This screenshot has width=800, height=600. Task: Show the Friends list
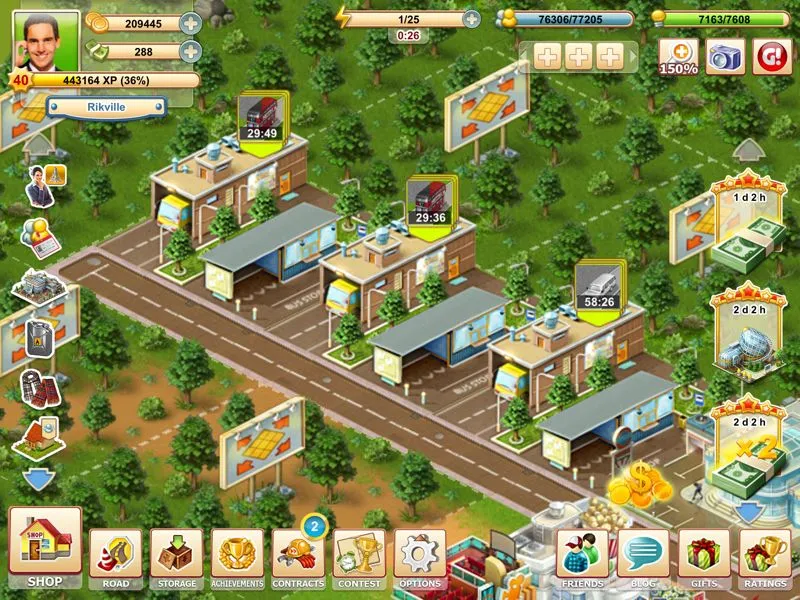click(583, 556)
